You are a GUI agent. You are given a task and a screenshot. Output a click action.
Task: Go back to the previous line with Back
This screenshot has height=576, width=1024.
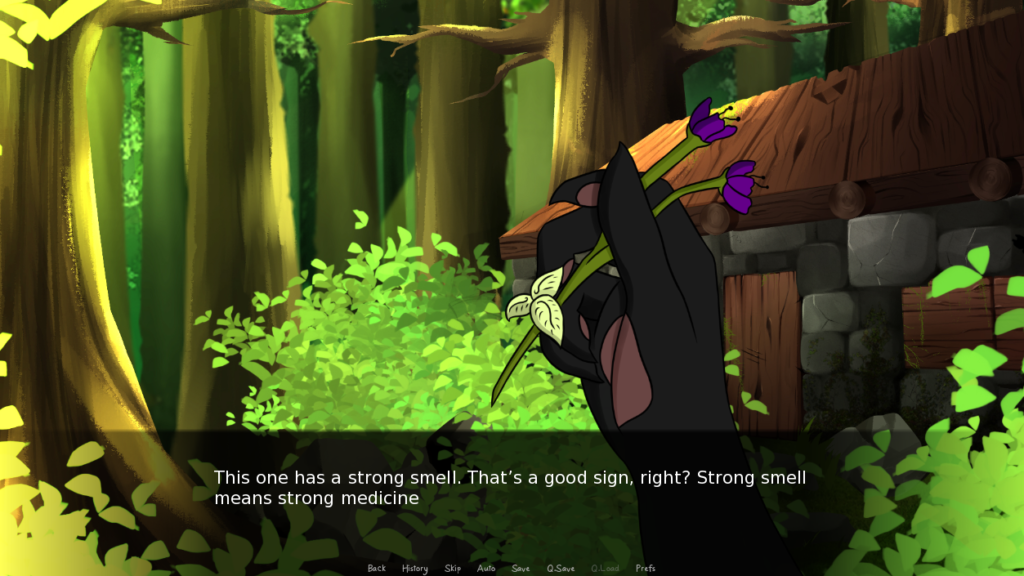(x=376, y=568)
